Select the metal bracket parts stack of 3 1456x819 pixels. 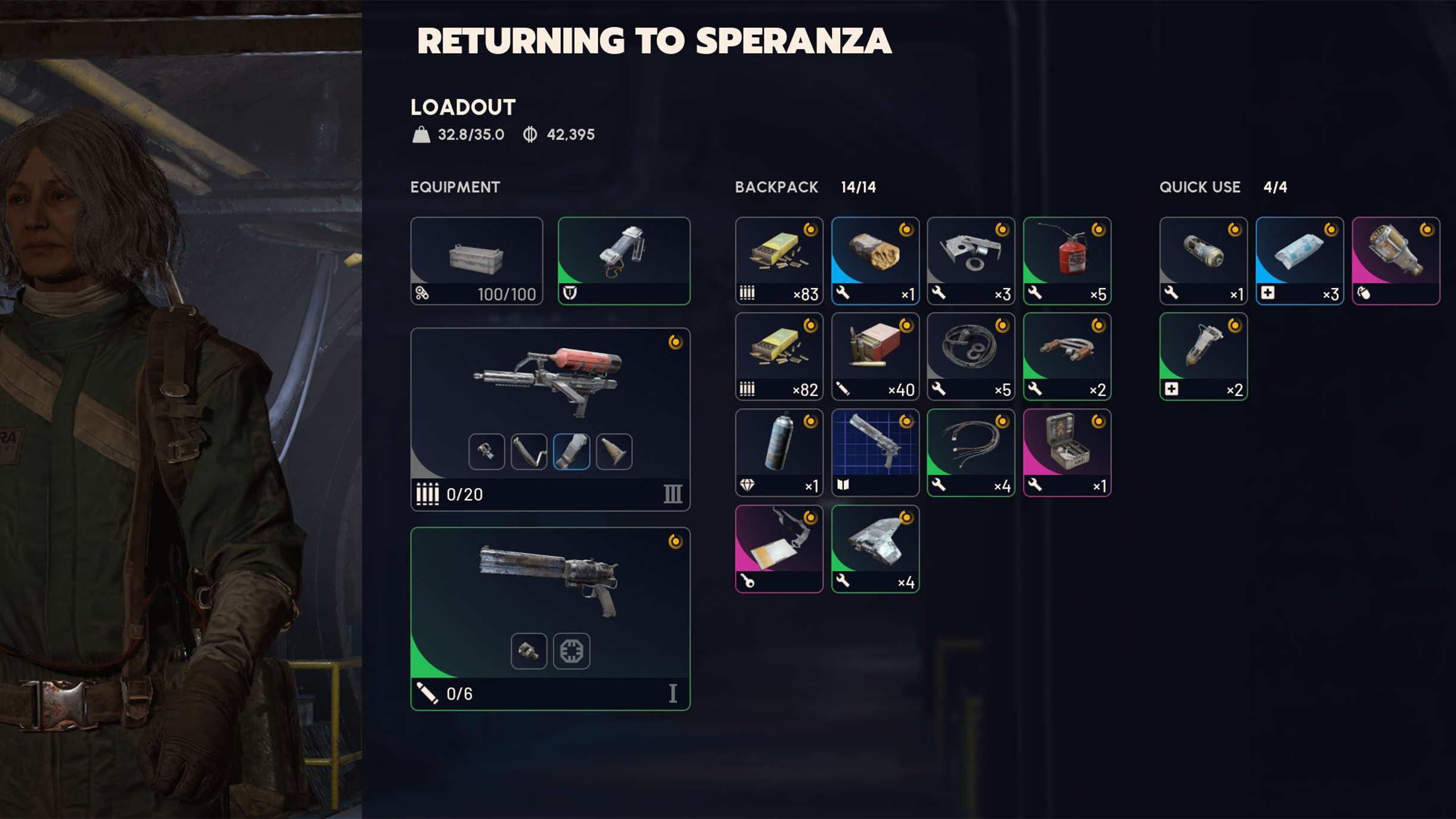pyautogui.click(x=970, y=261)
